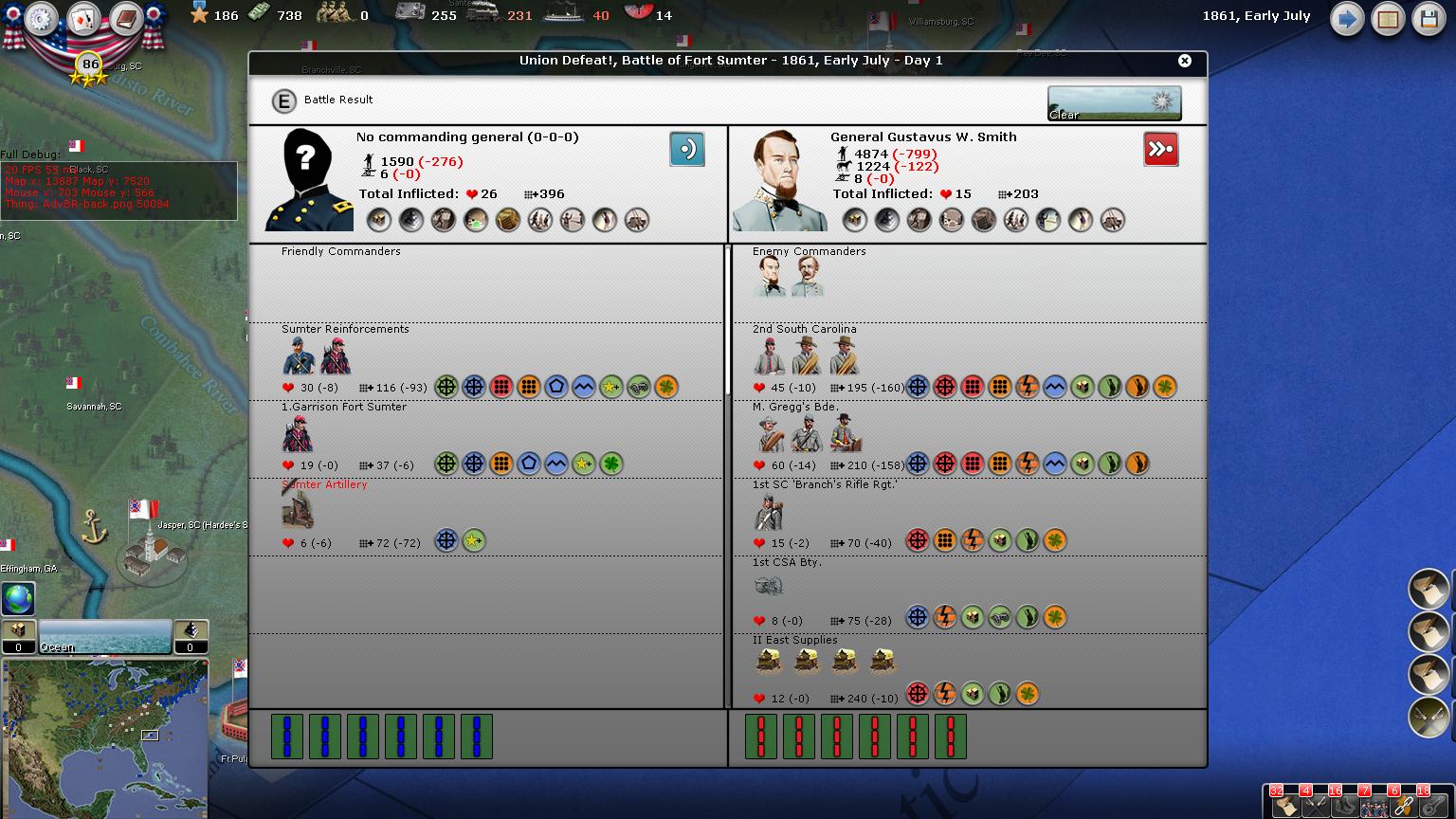Click the Battle Result E round icon
Screen dimensions: 1456x819
283,100
